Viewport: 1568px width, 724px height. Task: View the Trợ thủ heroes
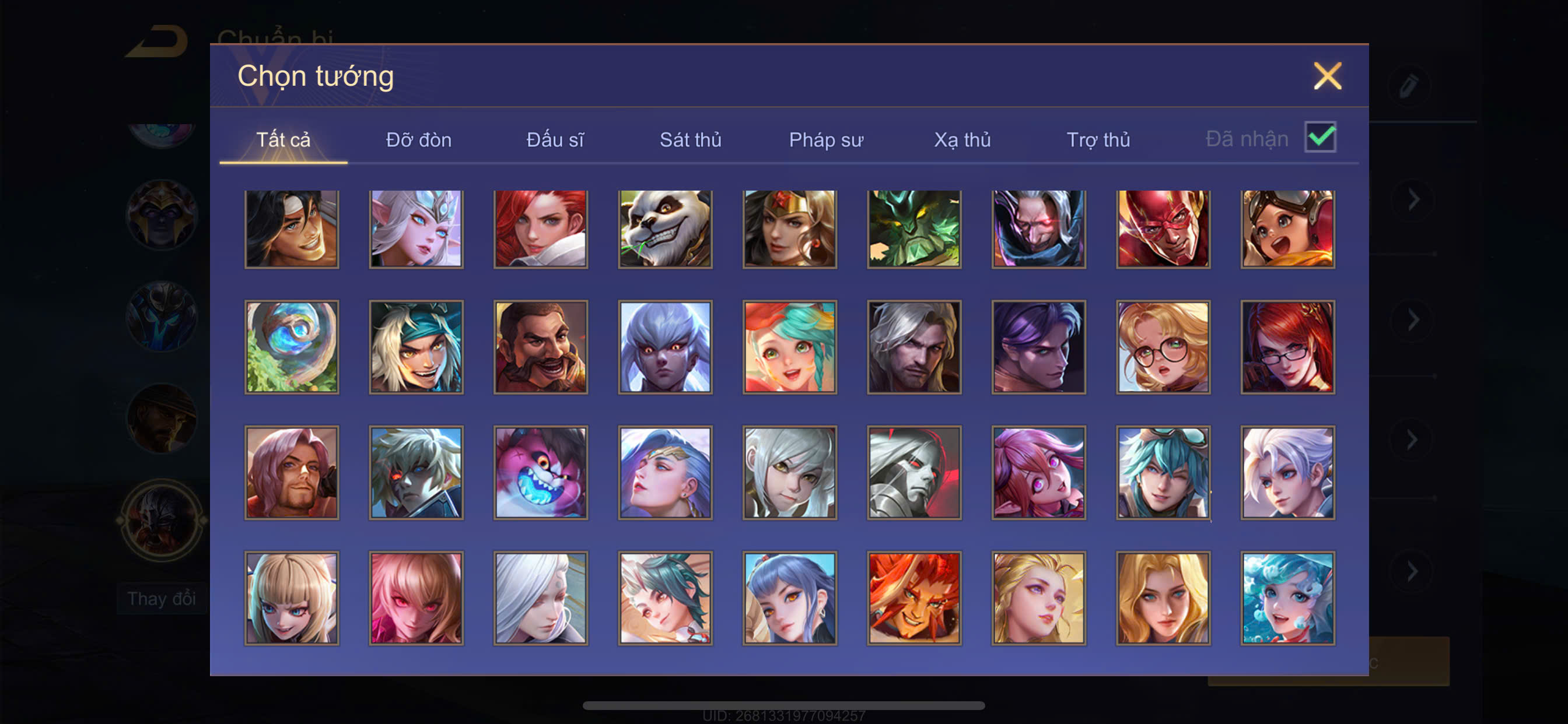(1098, 140)
